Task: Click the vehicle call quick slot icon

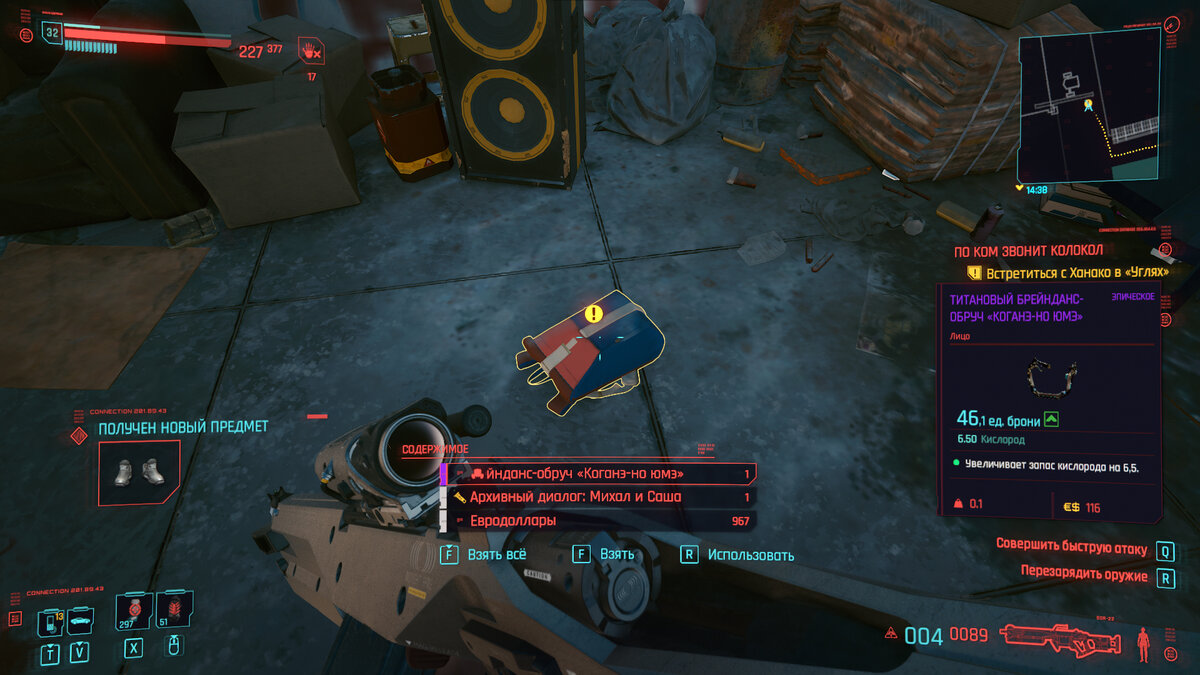Action: tap(79, 622)
